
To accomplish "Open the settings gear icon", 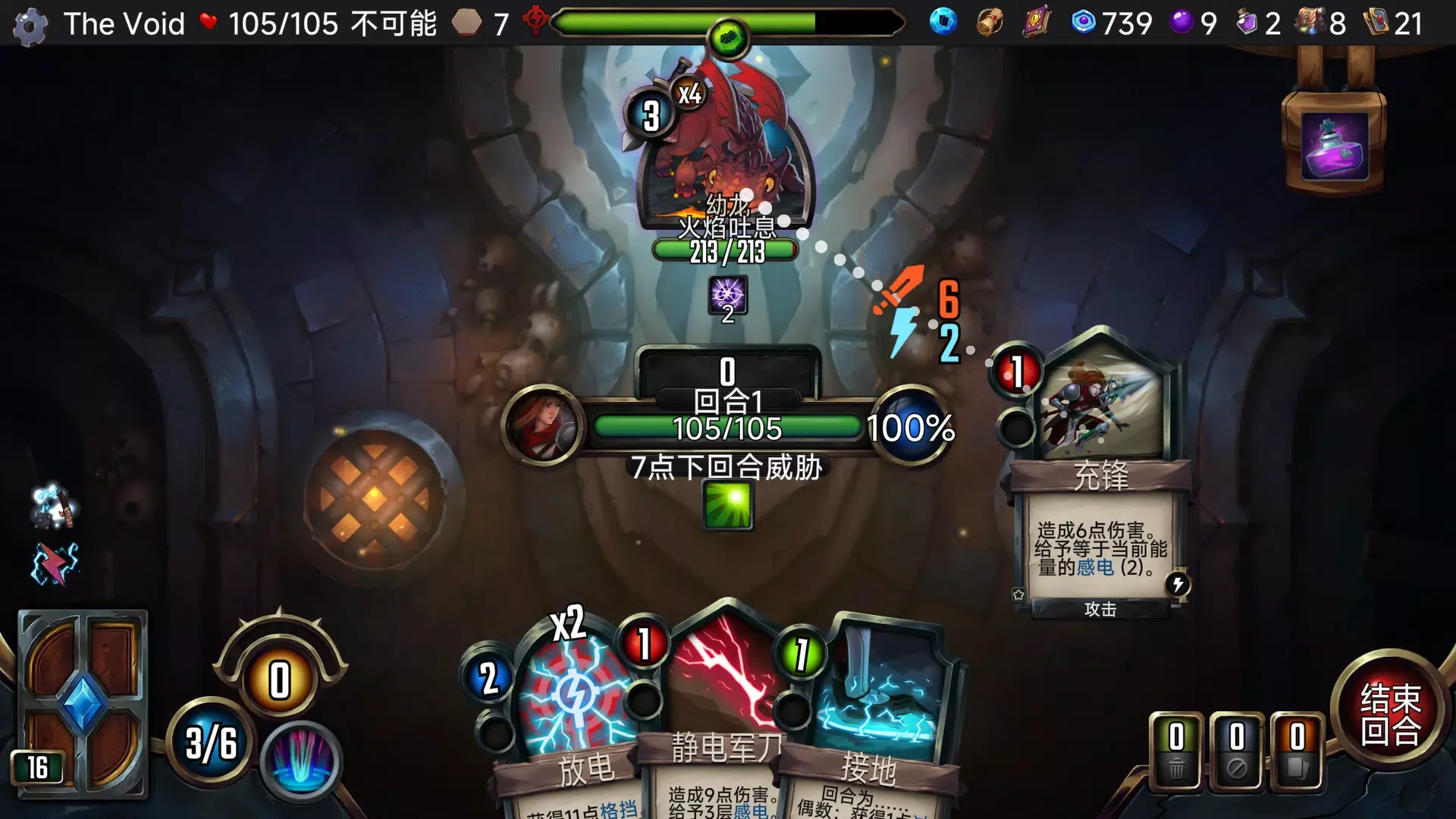I will click(30, 24).
